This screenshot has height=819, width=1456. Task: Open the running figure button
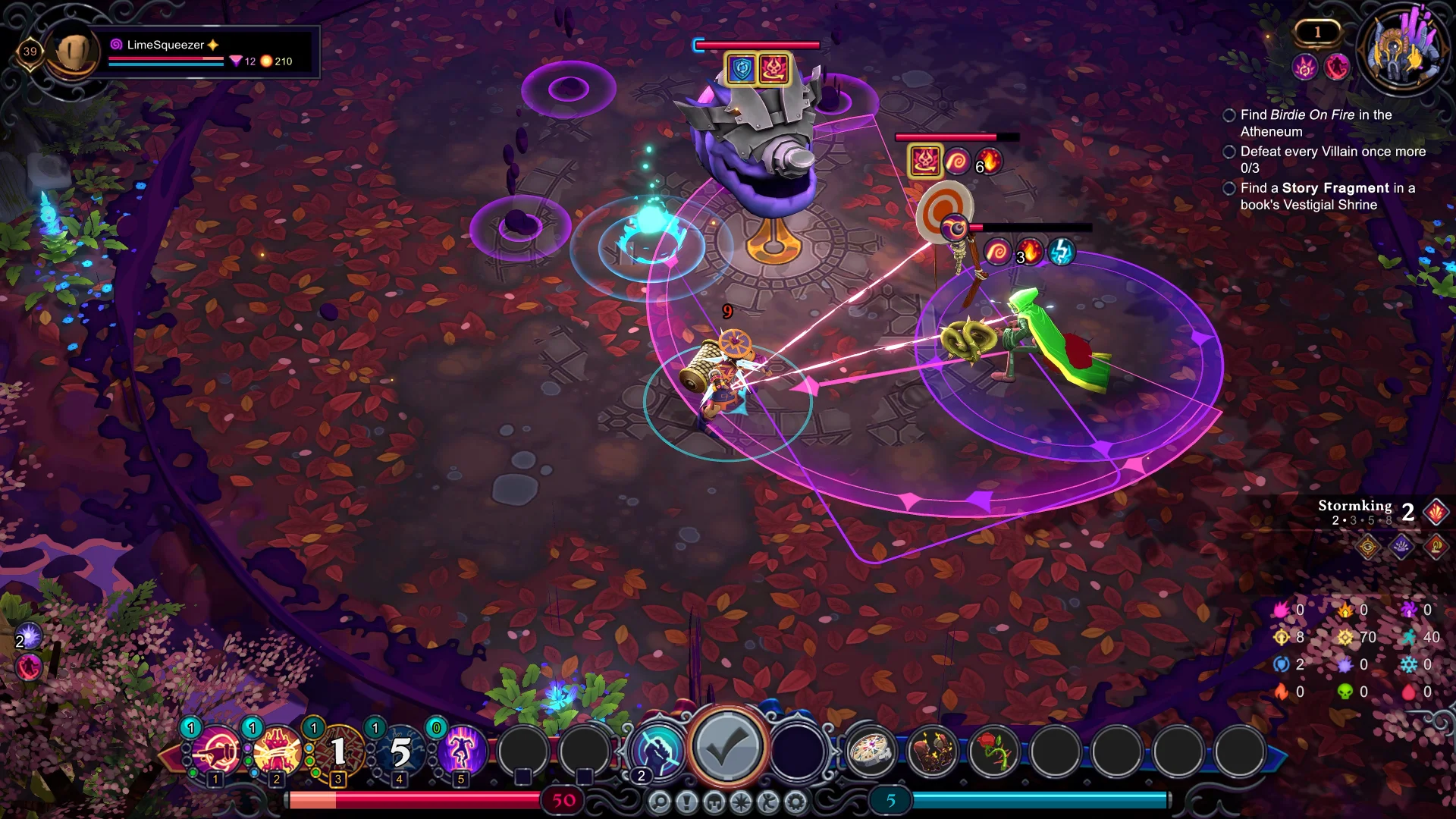coord(769,802)
